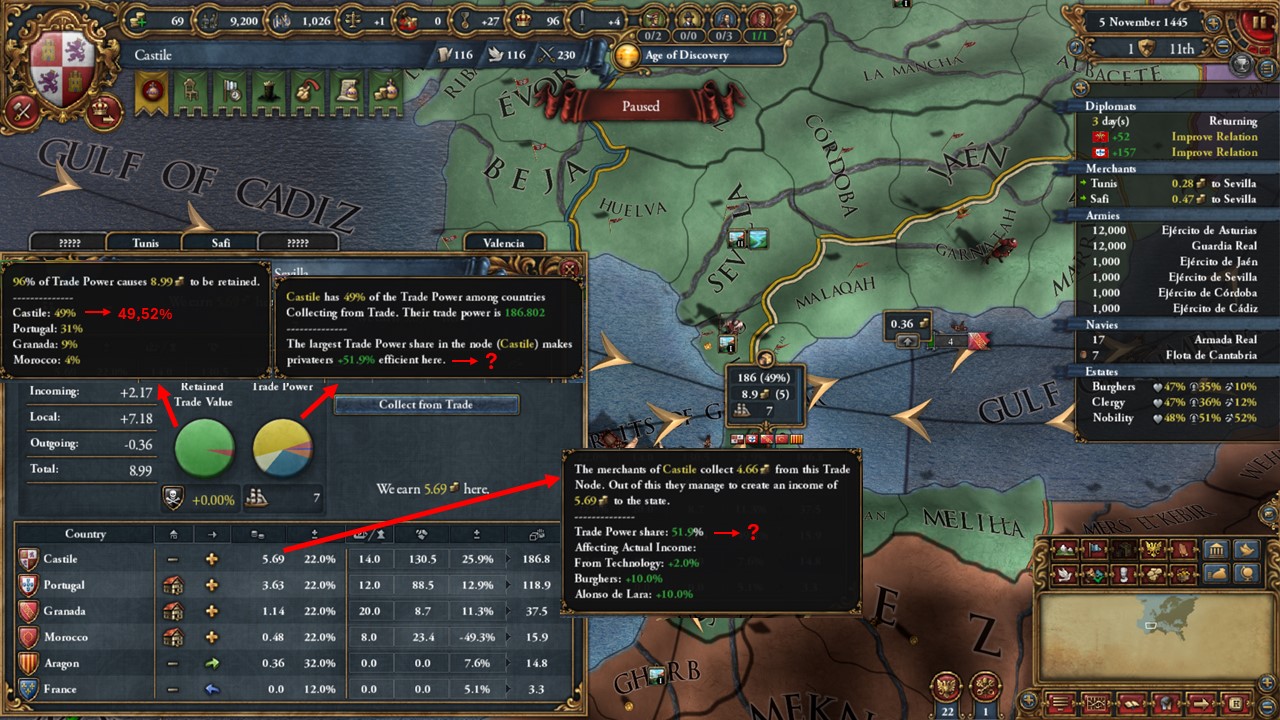Image resolution: width=1280 pixels, height=720 pixels.
Task: Open the macrobuilder money bag economy icon
Action: 1216,574
